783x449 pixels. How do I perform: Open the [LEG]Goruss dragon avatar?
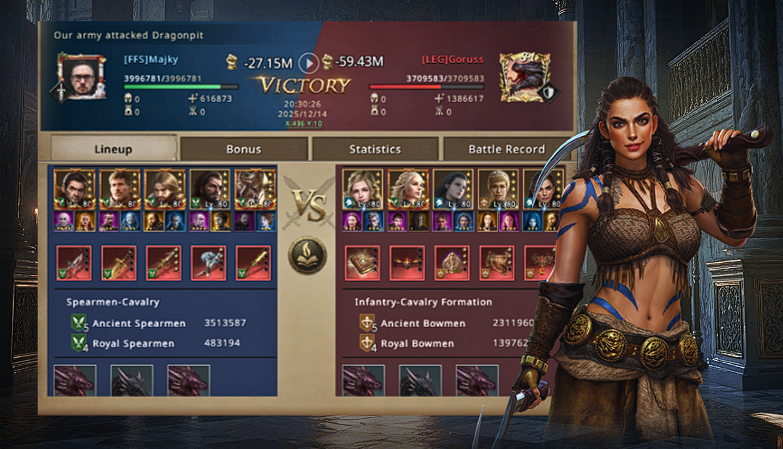520,74
